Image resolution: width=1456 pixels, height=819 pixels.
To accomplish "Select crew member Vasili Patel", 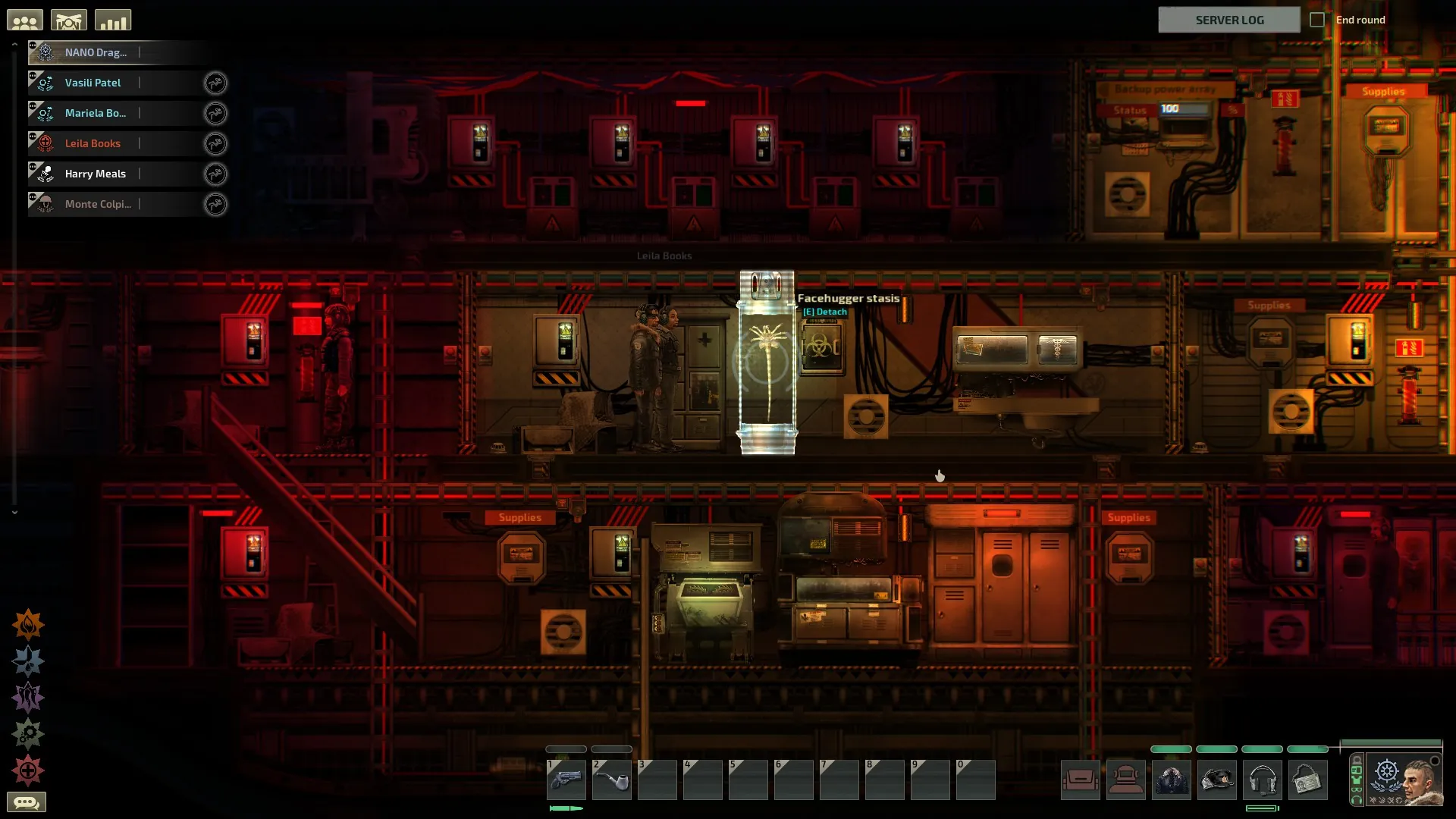I will pos(93,83).
